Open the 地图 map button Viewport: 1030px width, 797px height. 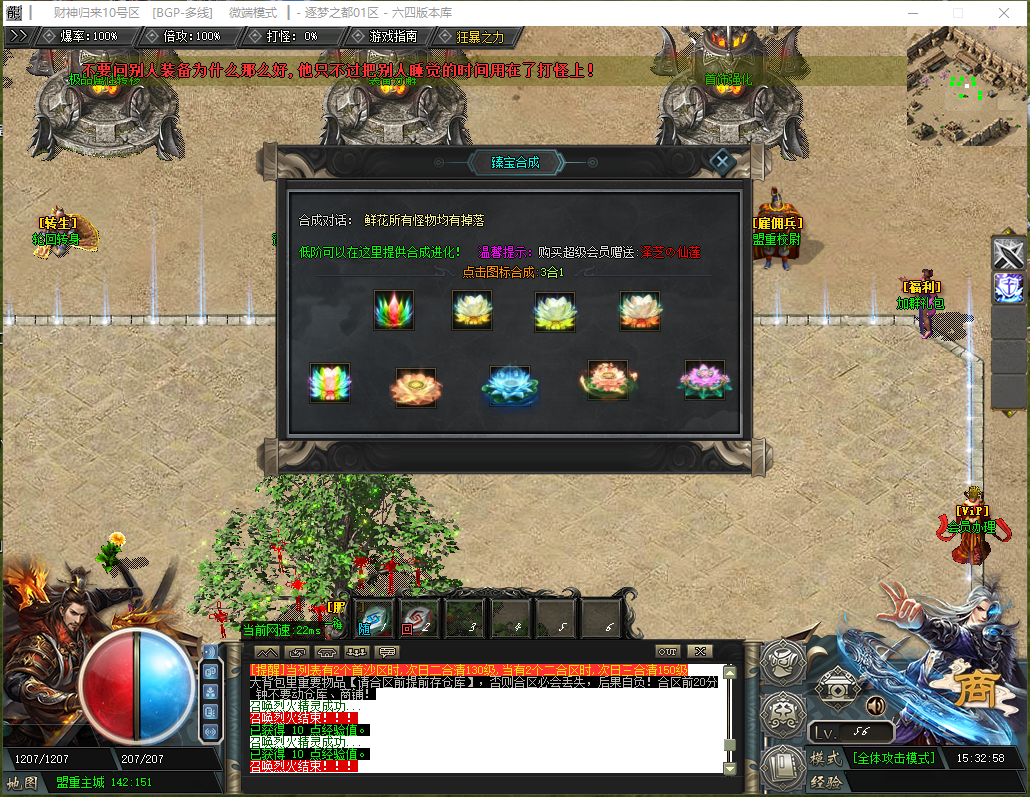[x=22, y=782]
